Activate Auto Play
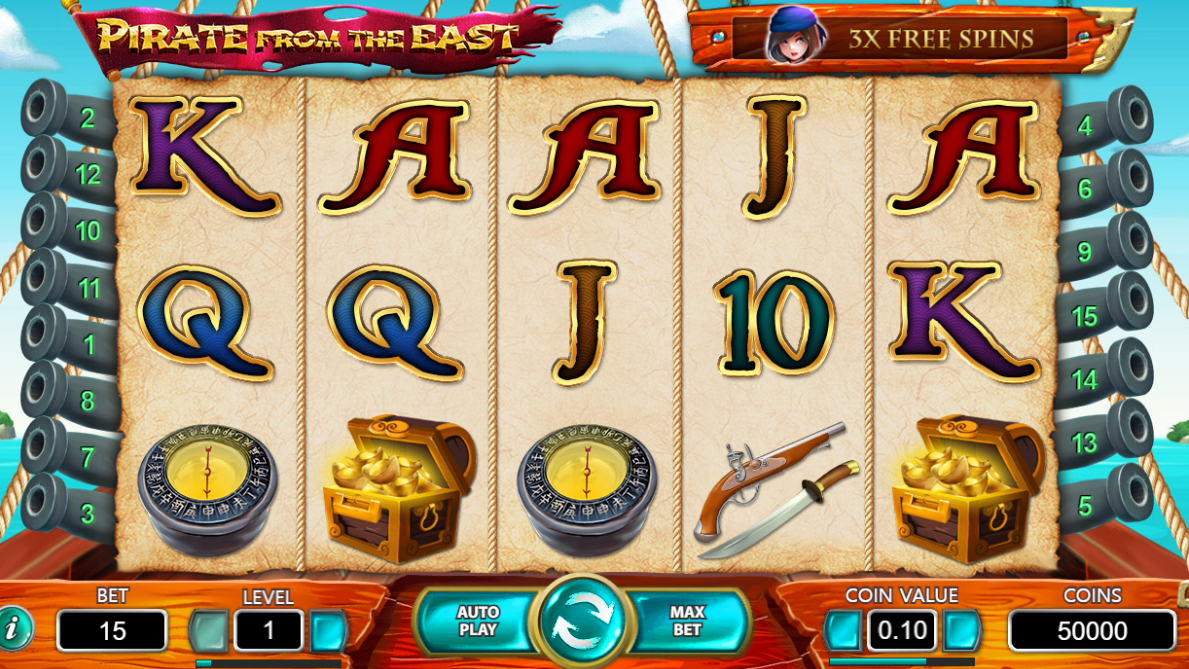This screenshot has height=669, width=1189. pos(477,621)
